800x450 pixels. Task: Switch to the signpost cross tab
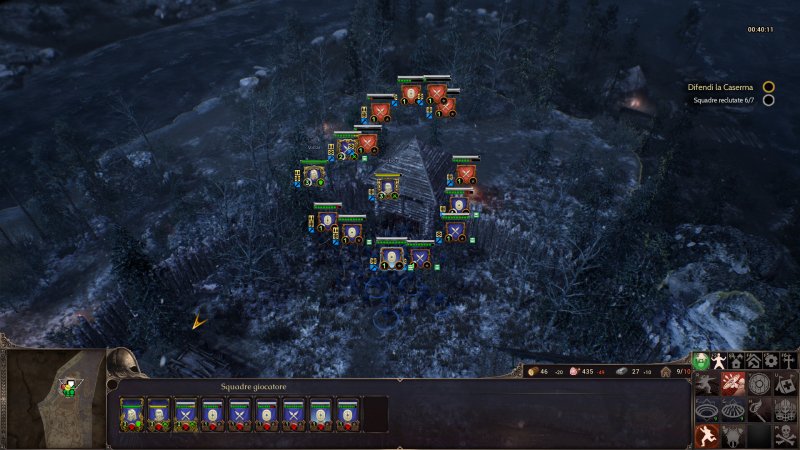pos(789,360)
